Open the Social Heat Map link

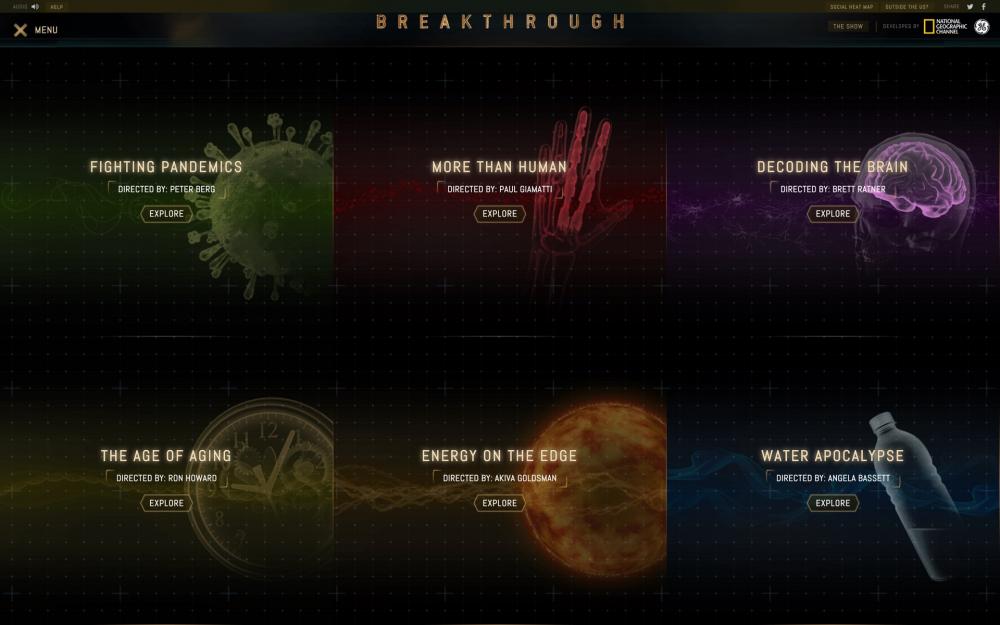click(x=851, y=6)
